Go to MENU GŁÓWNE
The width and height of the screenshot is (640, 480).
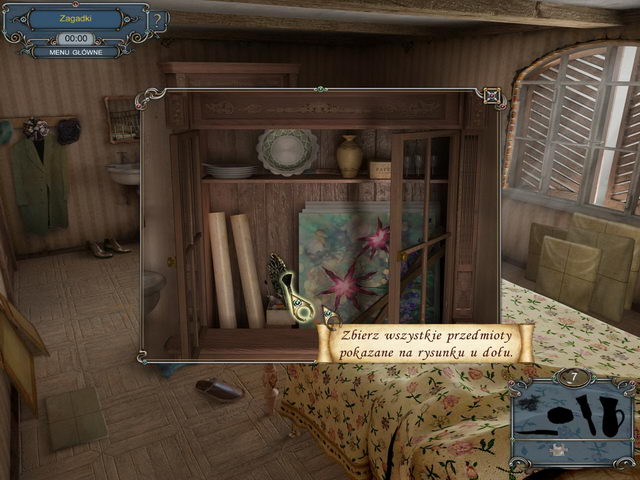[x=76, y=52]
